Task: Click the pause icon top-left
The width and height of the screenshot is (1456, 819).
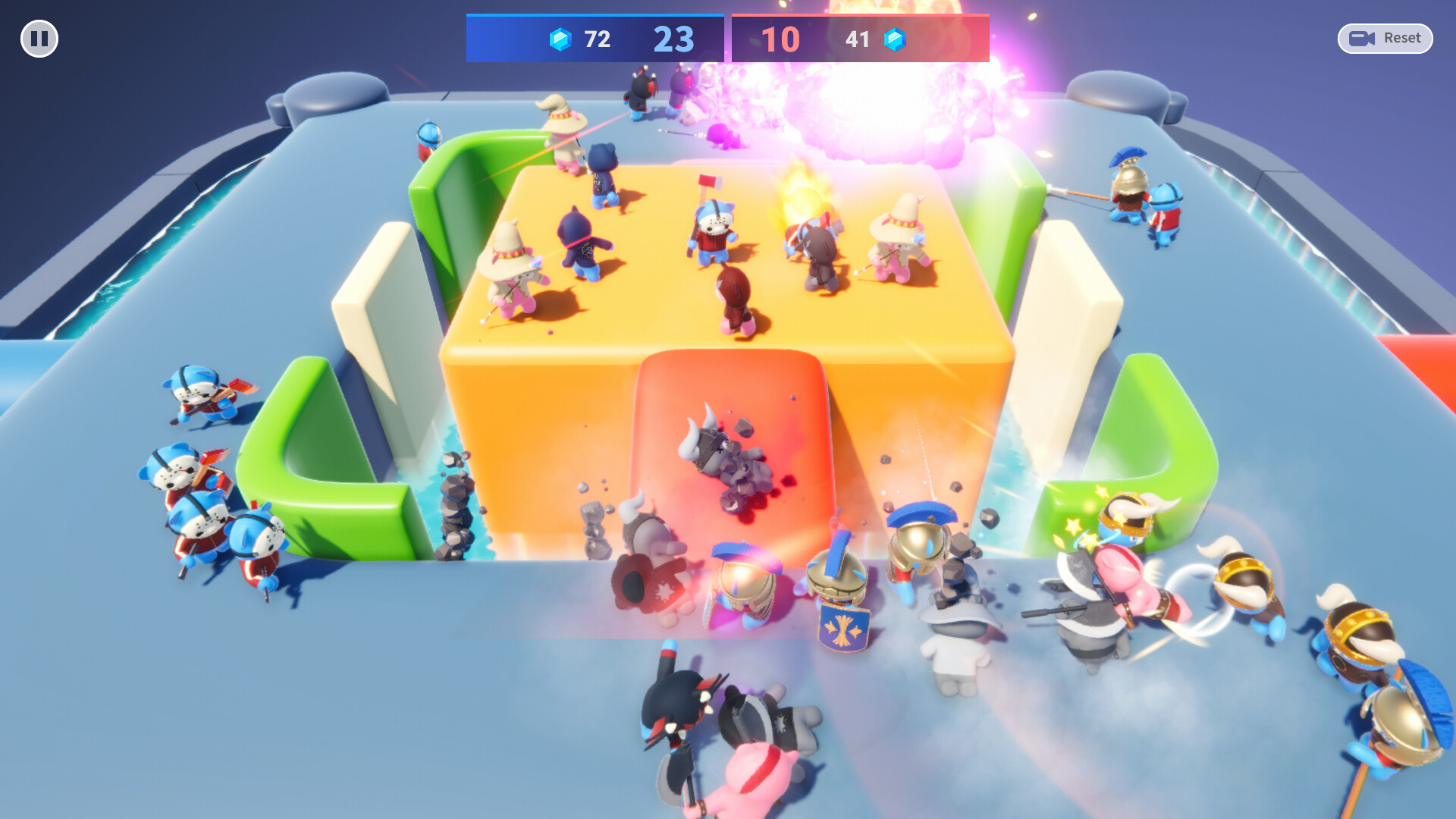Action: (x=39, y=38)
